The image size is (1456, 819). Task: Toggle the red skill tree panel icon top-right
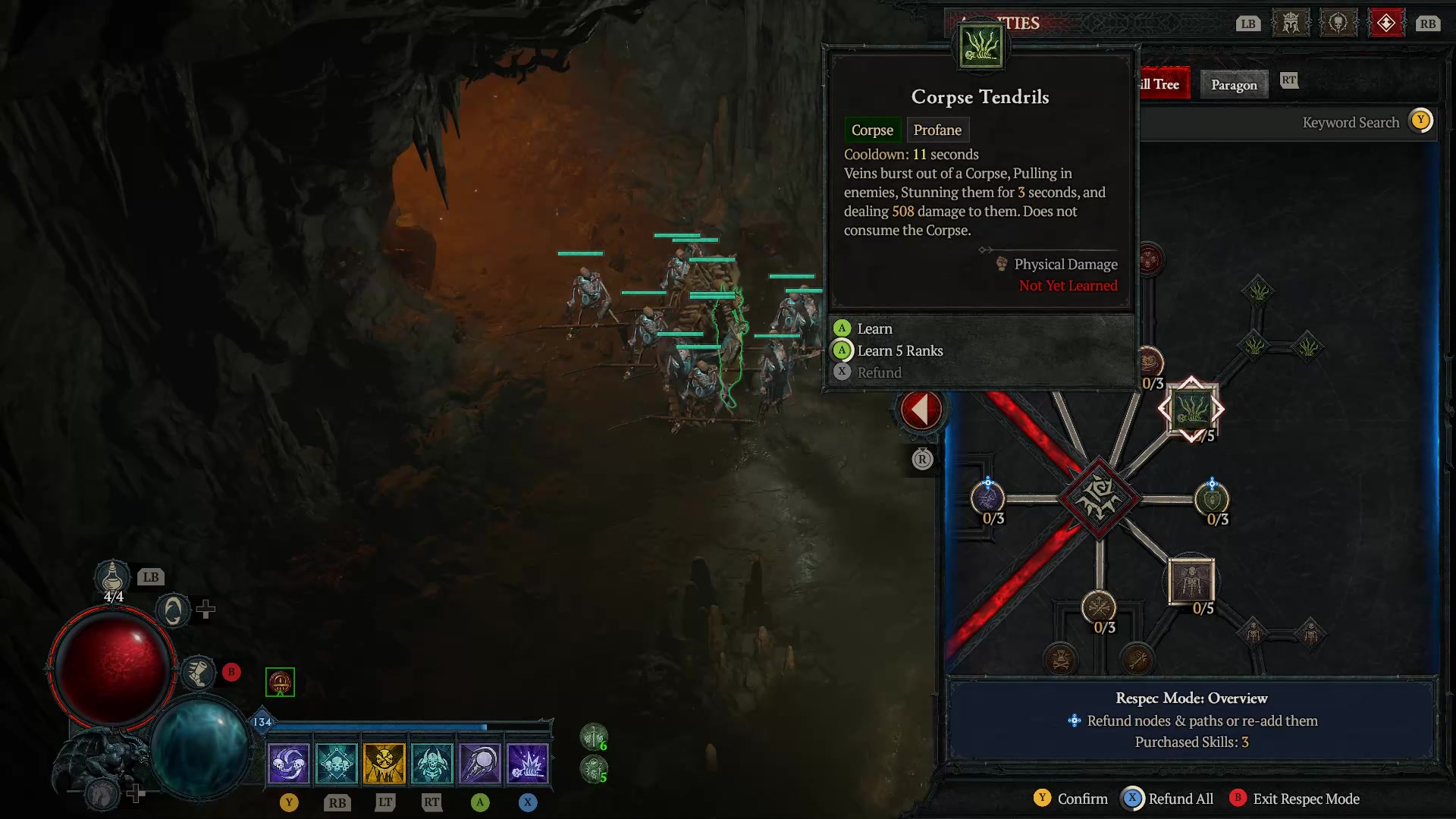pyautogui.click(x=1387, y=22)
